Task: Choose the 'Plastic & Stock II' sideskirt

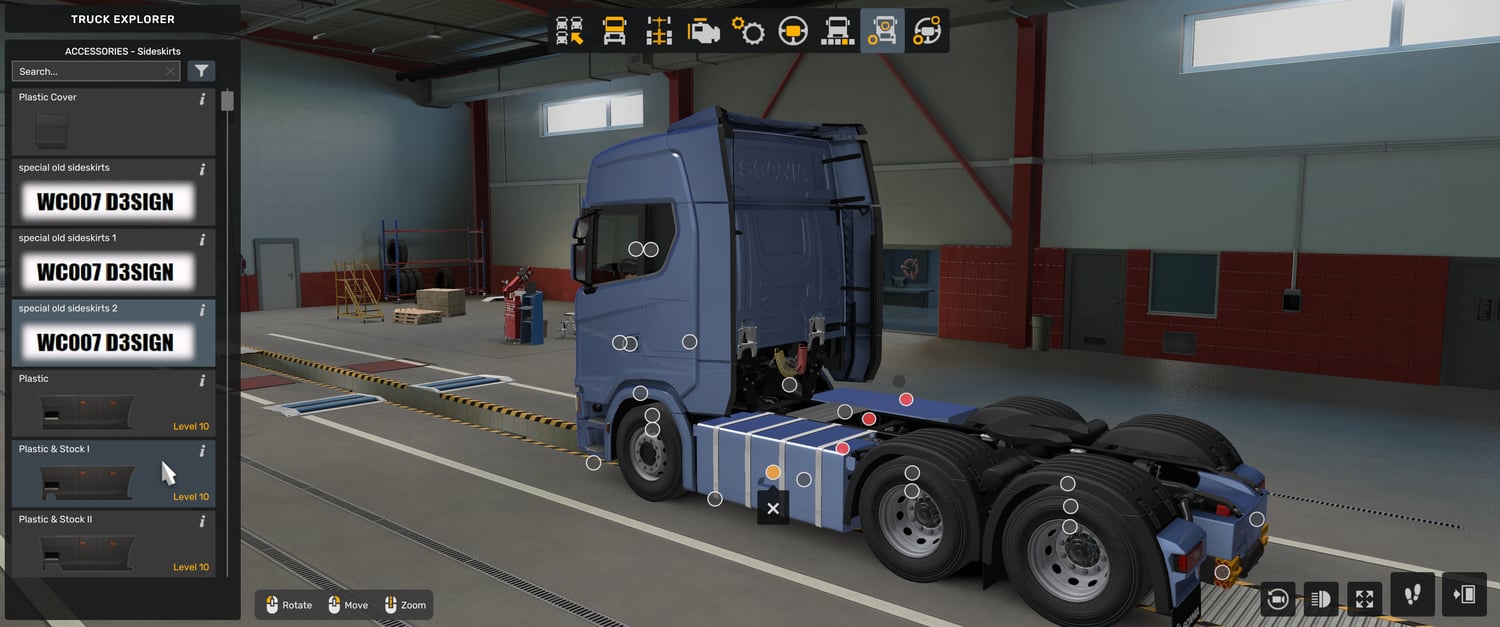Action: tap(112, 544)
